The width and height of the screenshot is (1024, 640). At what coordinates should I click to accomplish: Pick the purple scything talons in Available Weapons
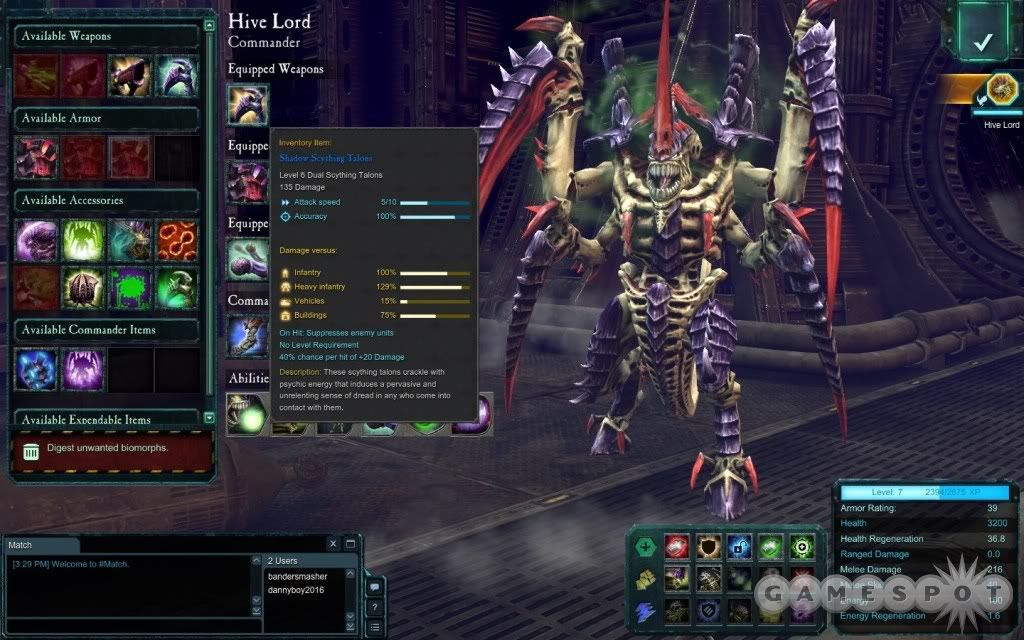(177, 76)
